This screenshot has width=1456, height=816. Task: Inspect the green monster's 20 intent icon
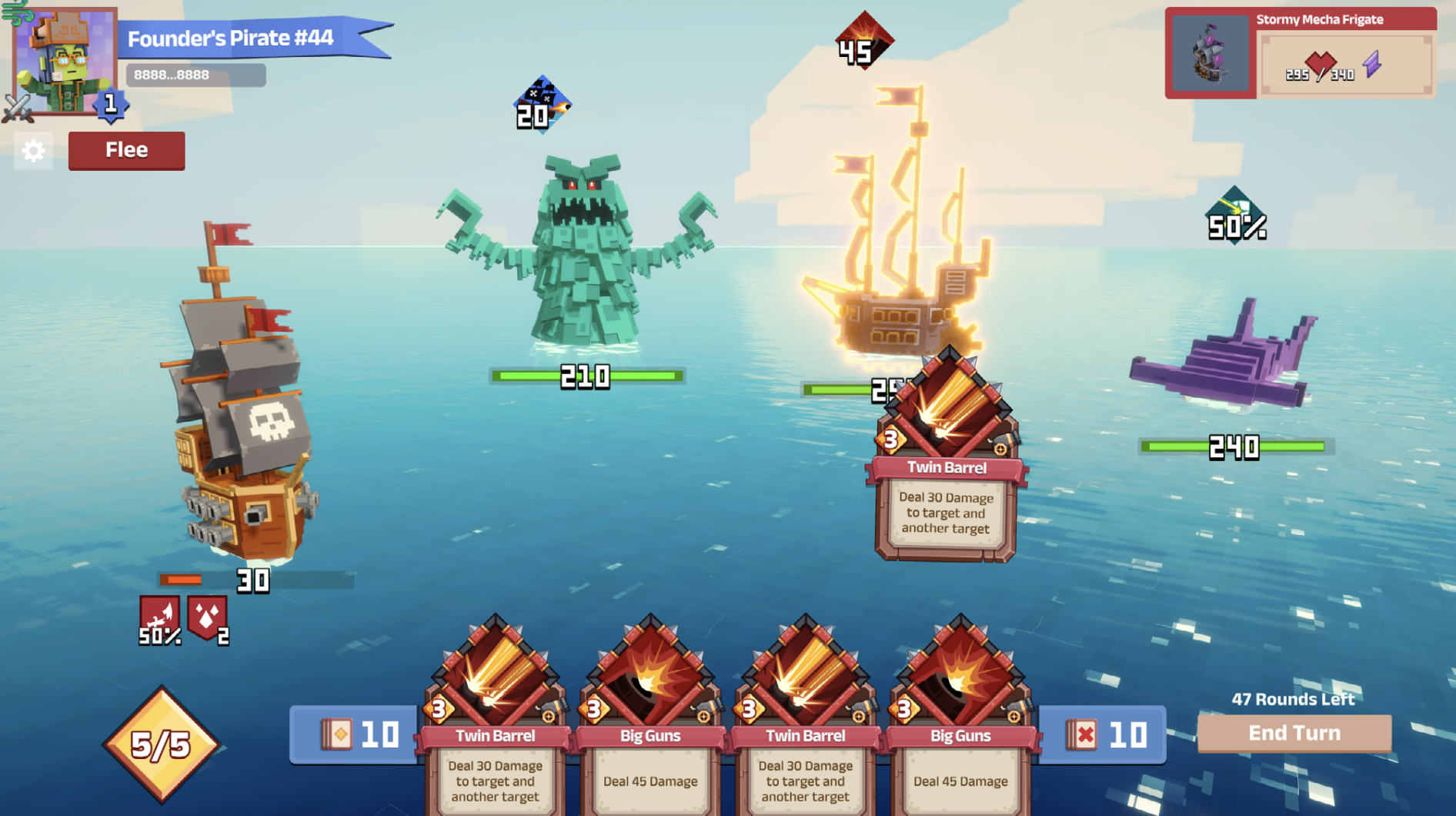[x=542, y=105]
